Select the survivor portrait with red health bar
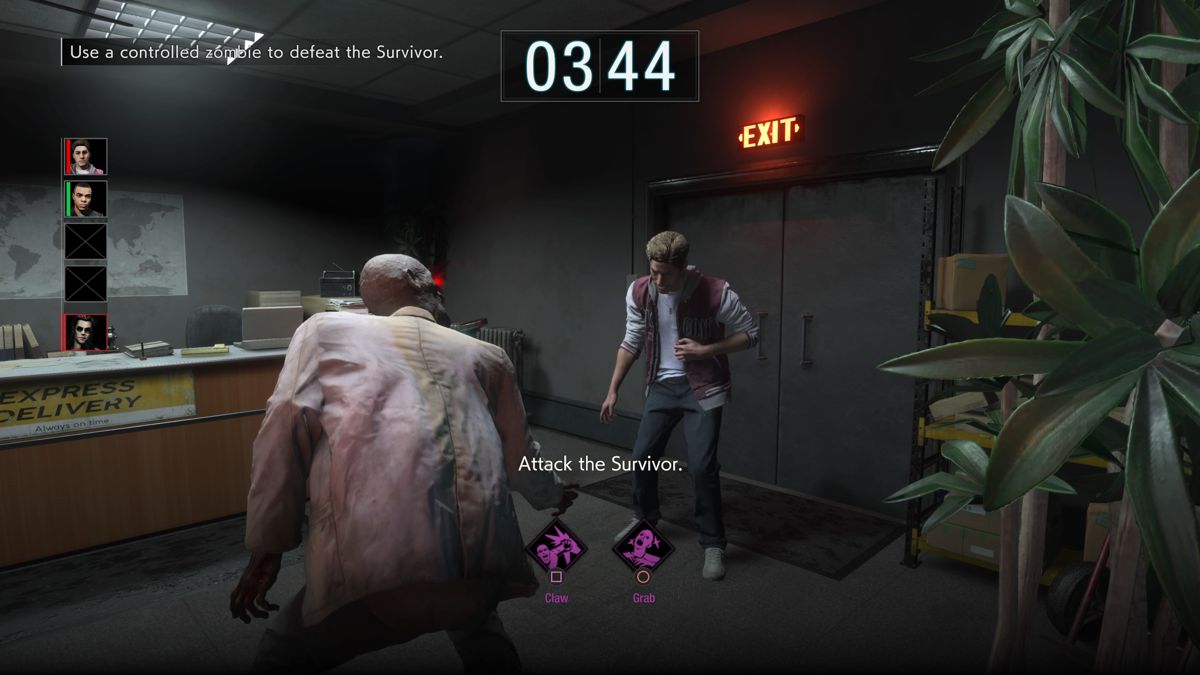Image resolution: width=1200 pixels, height=675 pixels. (86, 157)
